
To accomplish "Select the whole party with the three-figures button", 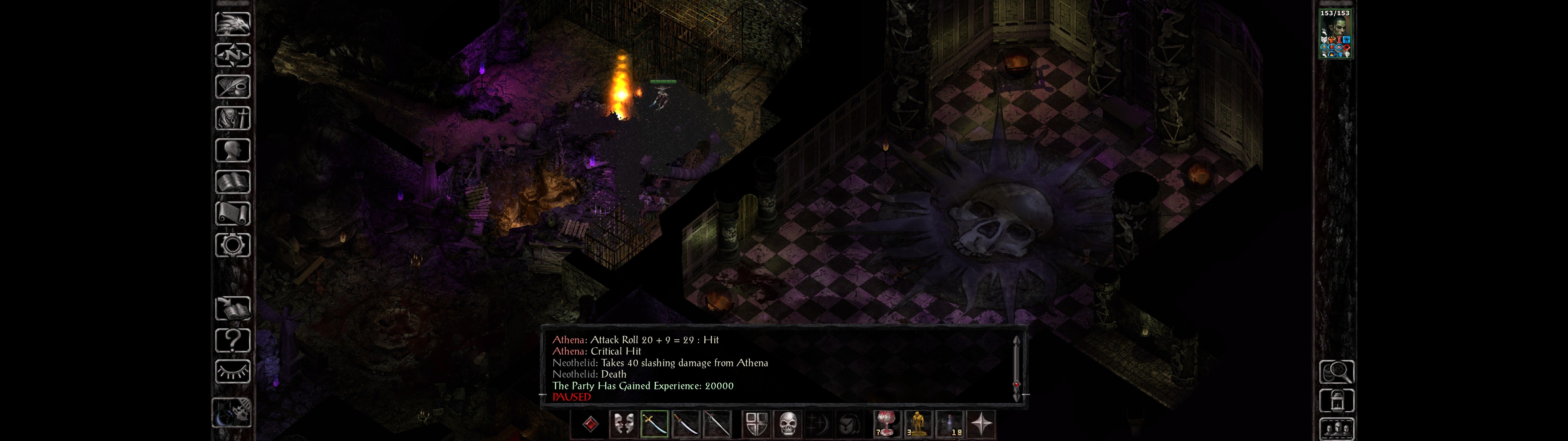I will 1336,429.
